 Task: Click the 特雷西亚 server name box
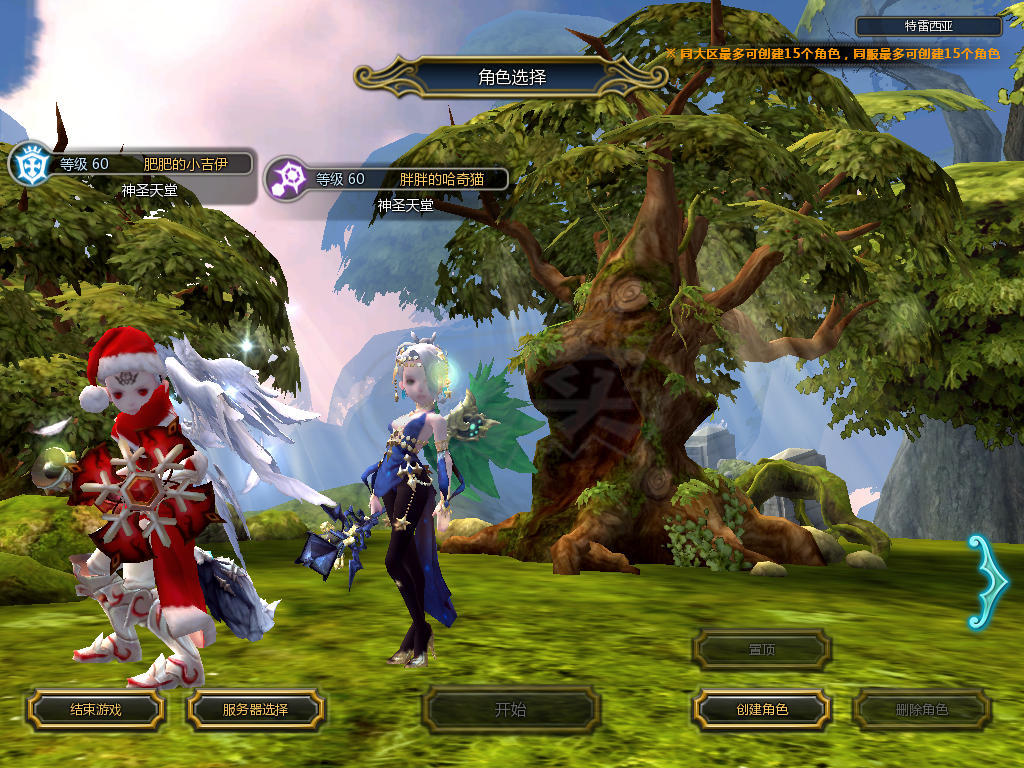coord(929,27)
